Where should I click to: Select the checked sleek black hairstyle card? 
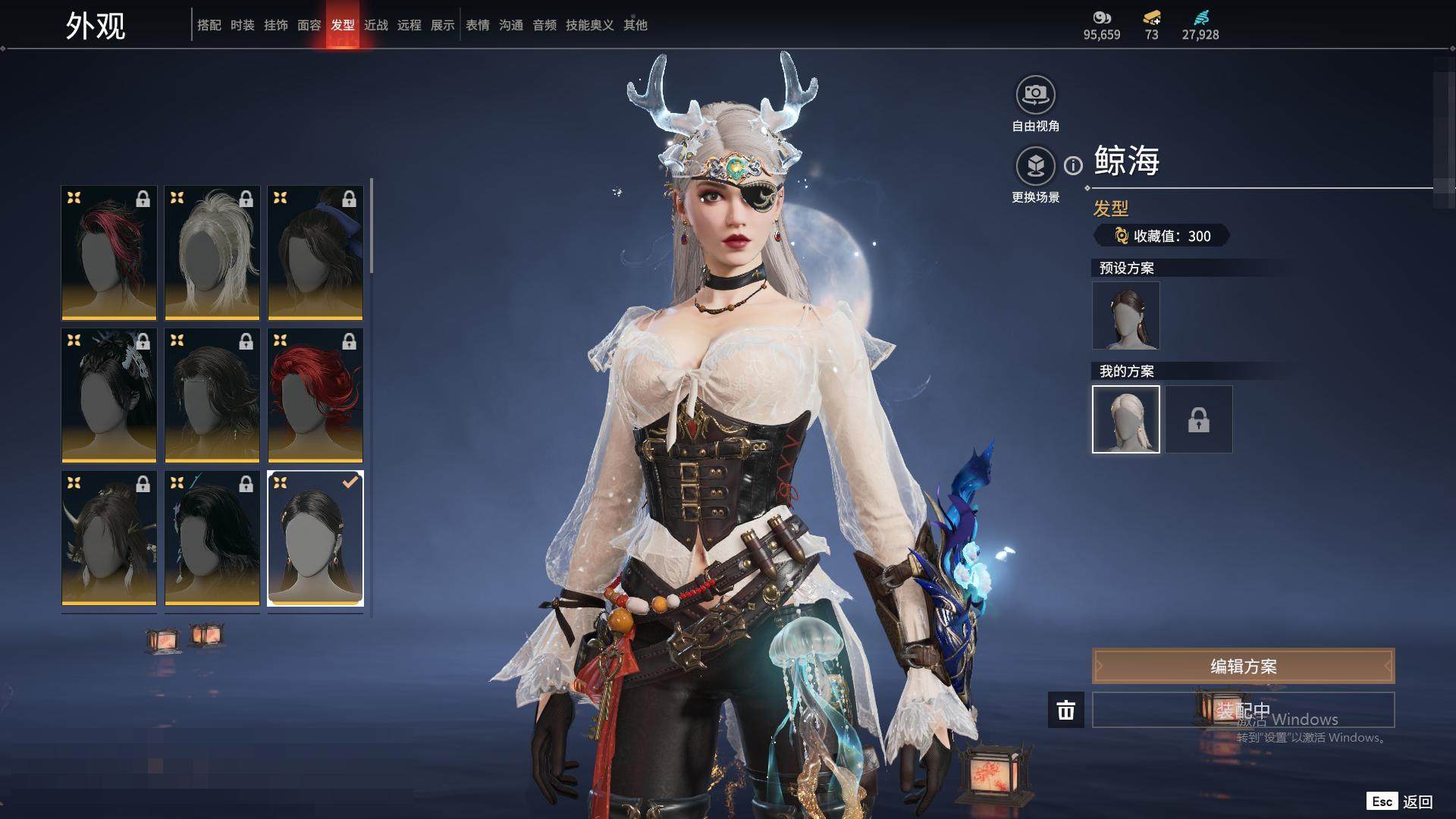(x=315, y=538)
